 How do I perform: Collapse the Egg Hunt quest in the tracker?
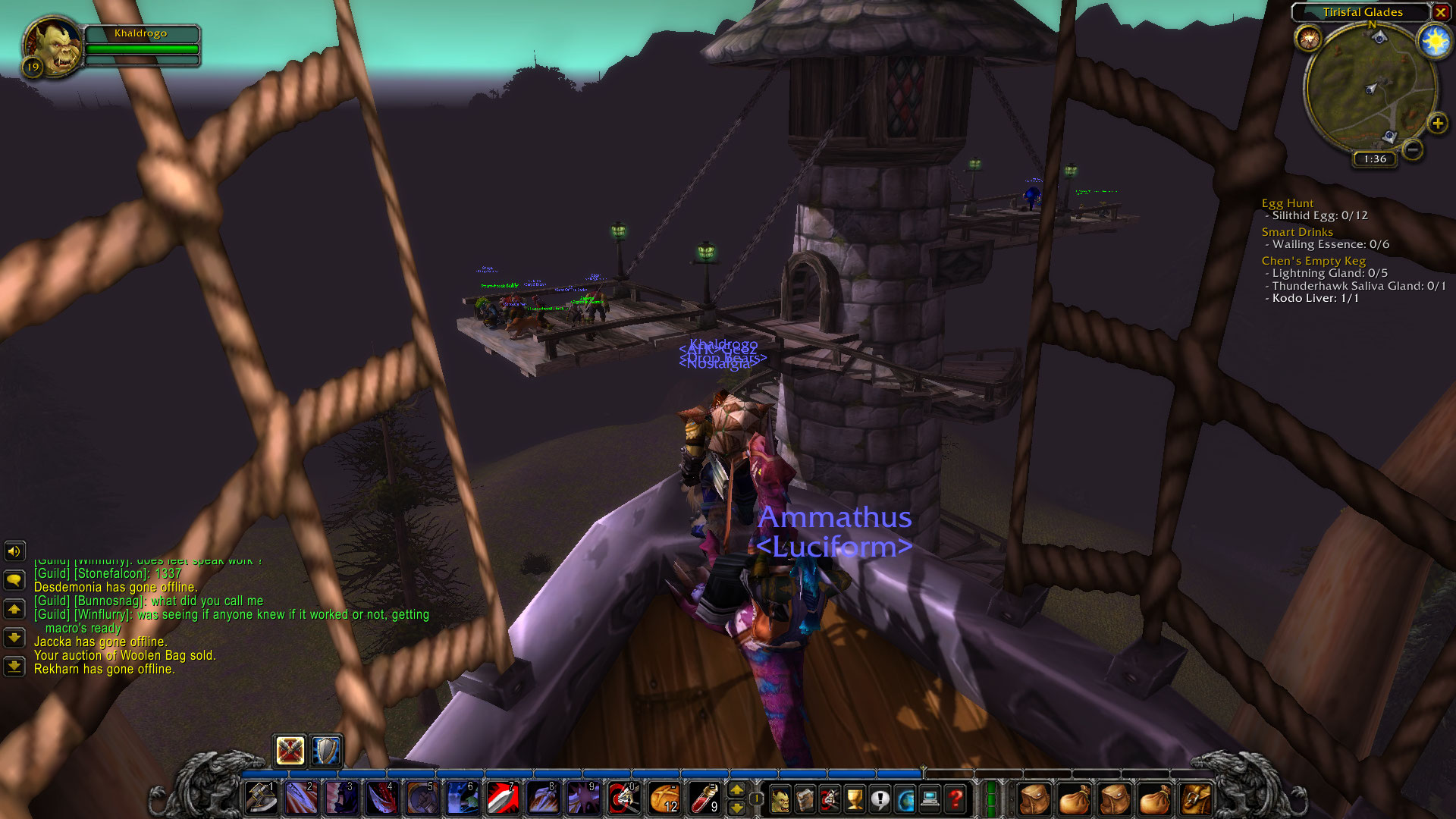[1288, 203]
